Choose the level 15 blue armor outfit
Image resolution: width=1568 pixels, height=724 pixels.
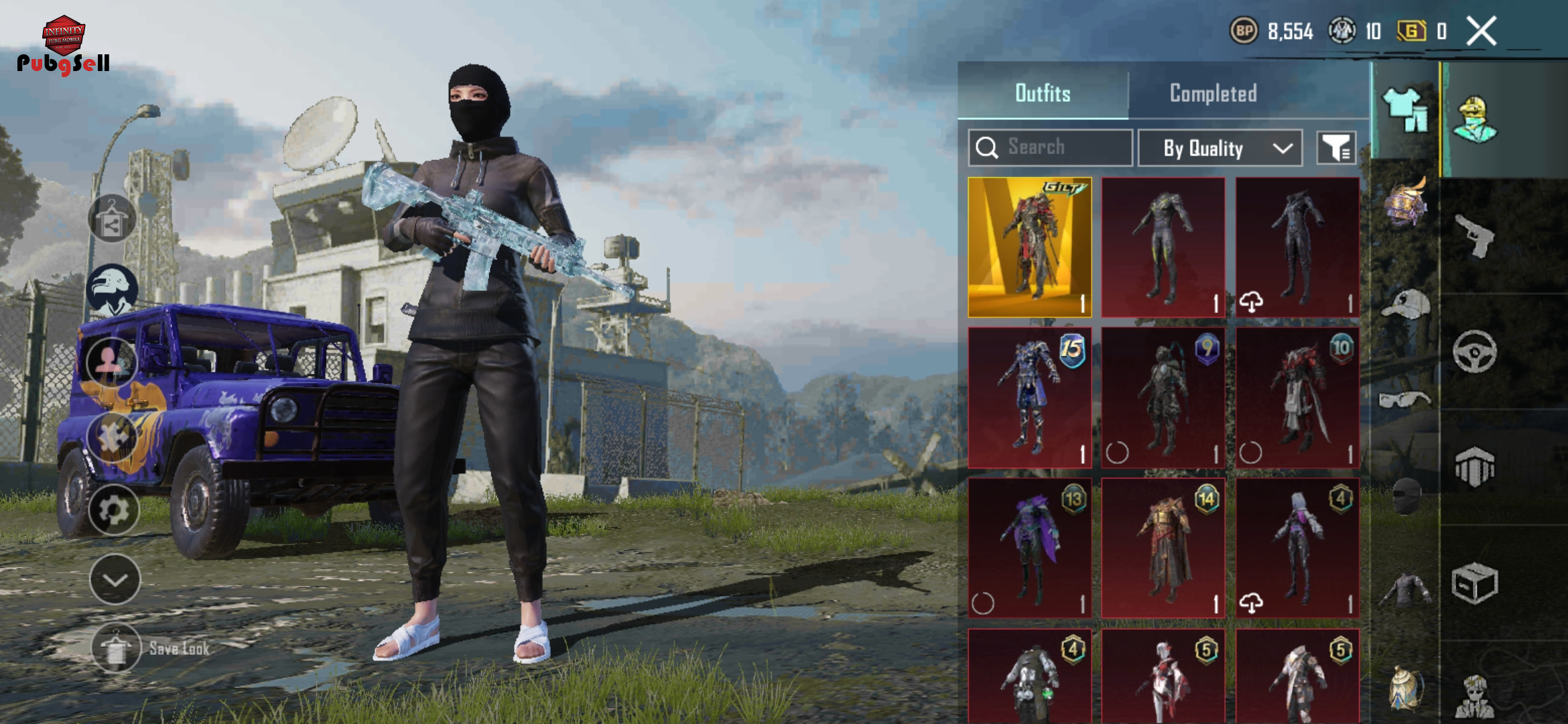1029,398
